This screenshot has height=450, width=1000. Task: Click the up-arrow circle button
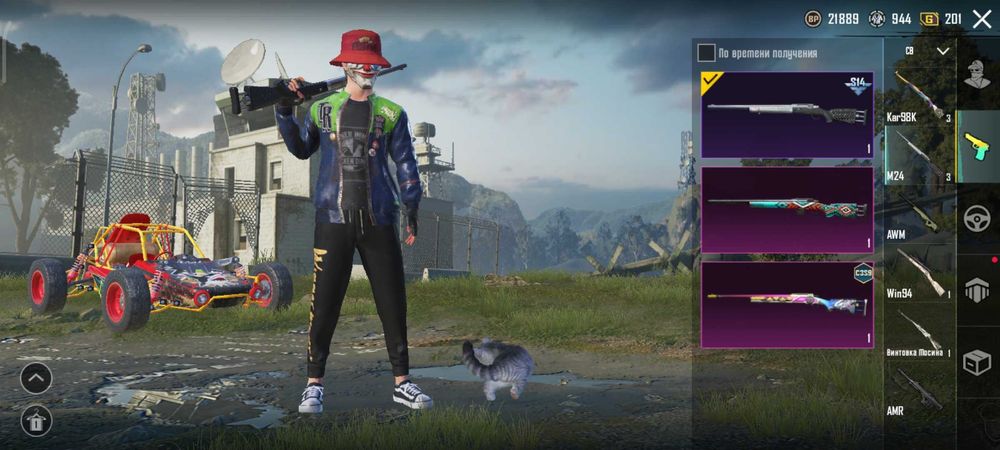pos(36,378)
